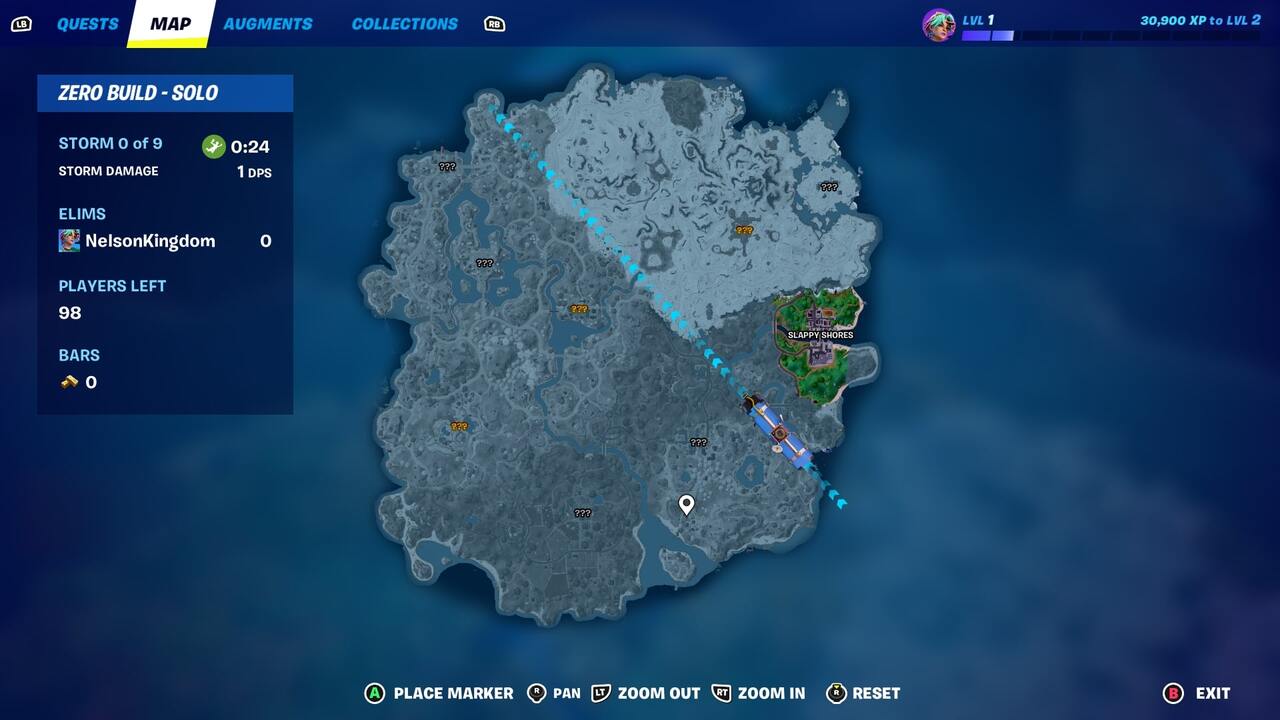Click the bounty chest icon near Slappy Shores
The image size is (1280, 720).
tap(742, 231)
